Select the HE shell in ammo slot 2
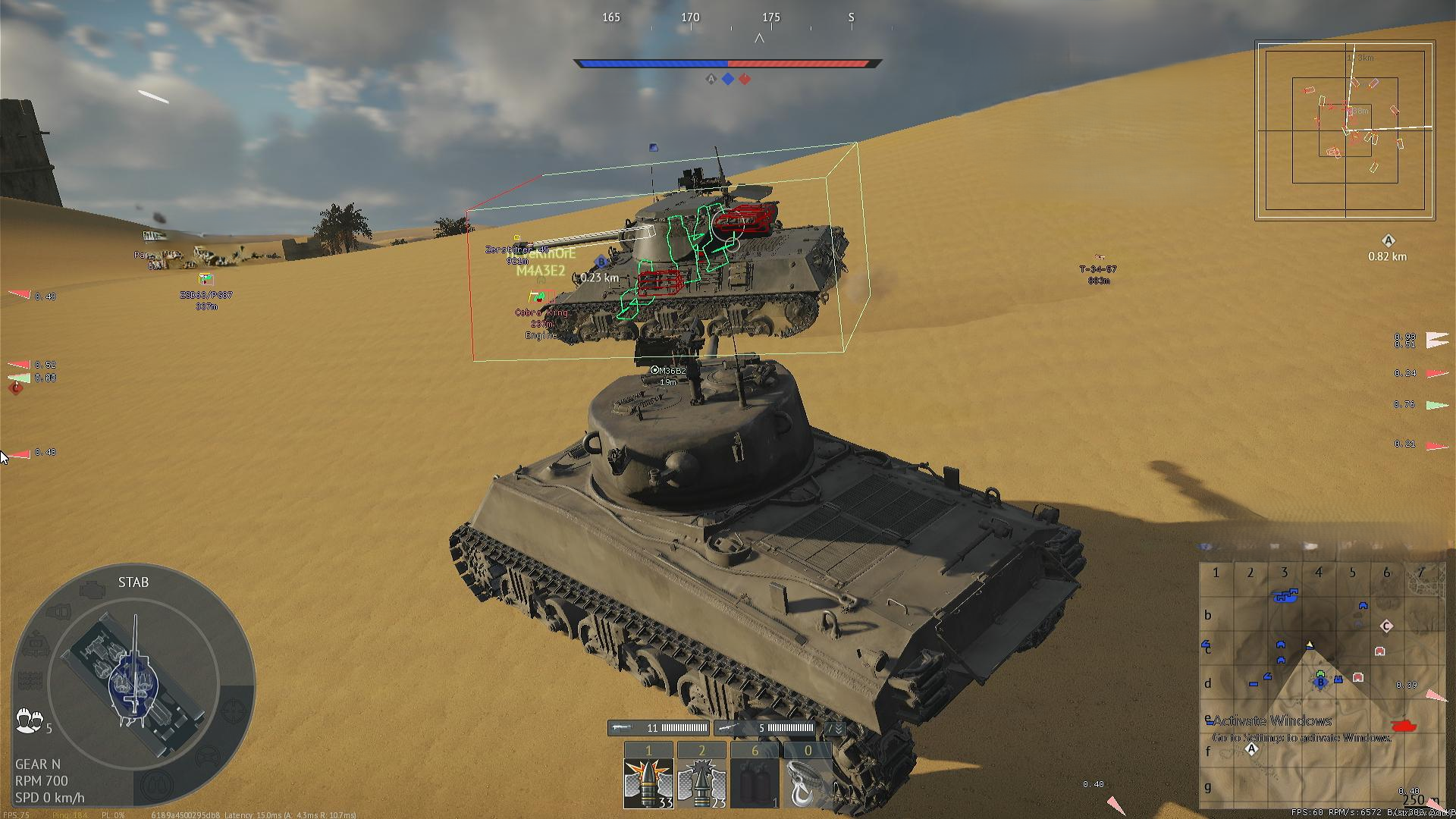Screen dimensions: 1456x819 click(701, 781)
